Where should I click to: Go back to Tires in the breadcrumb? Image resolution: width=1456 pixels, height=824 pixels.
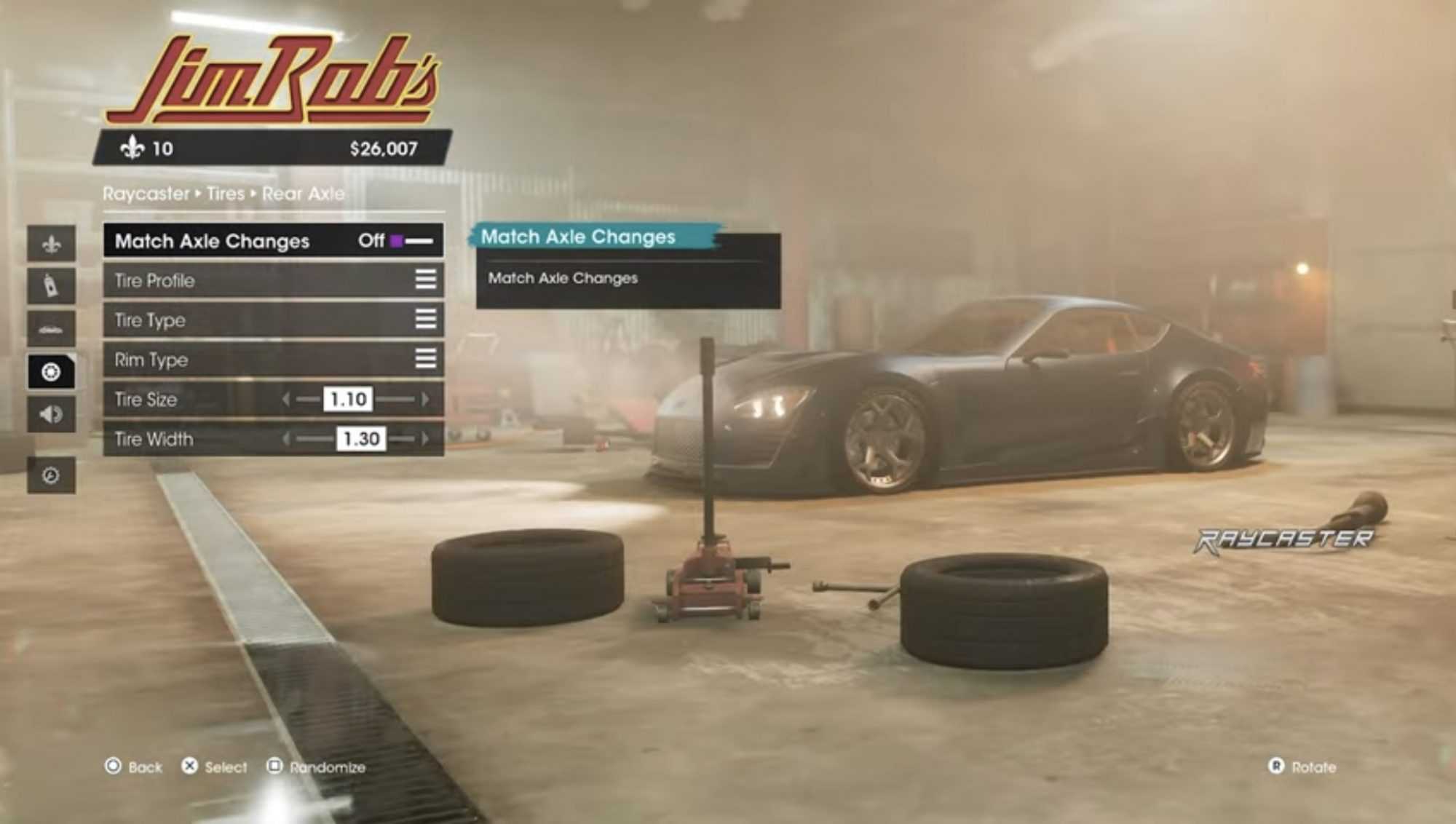coord(225,194)
